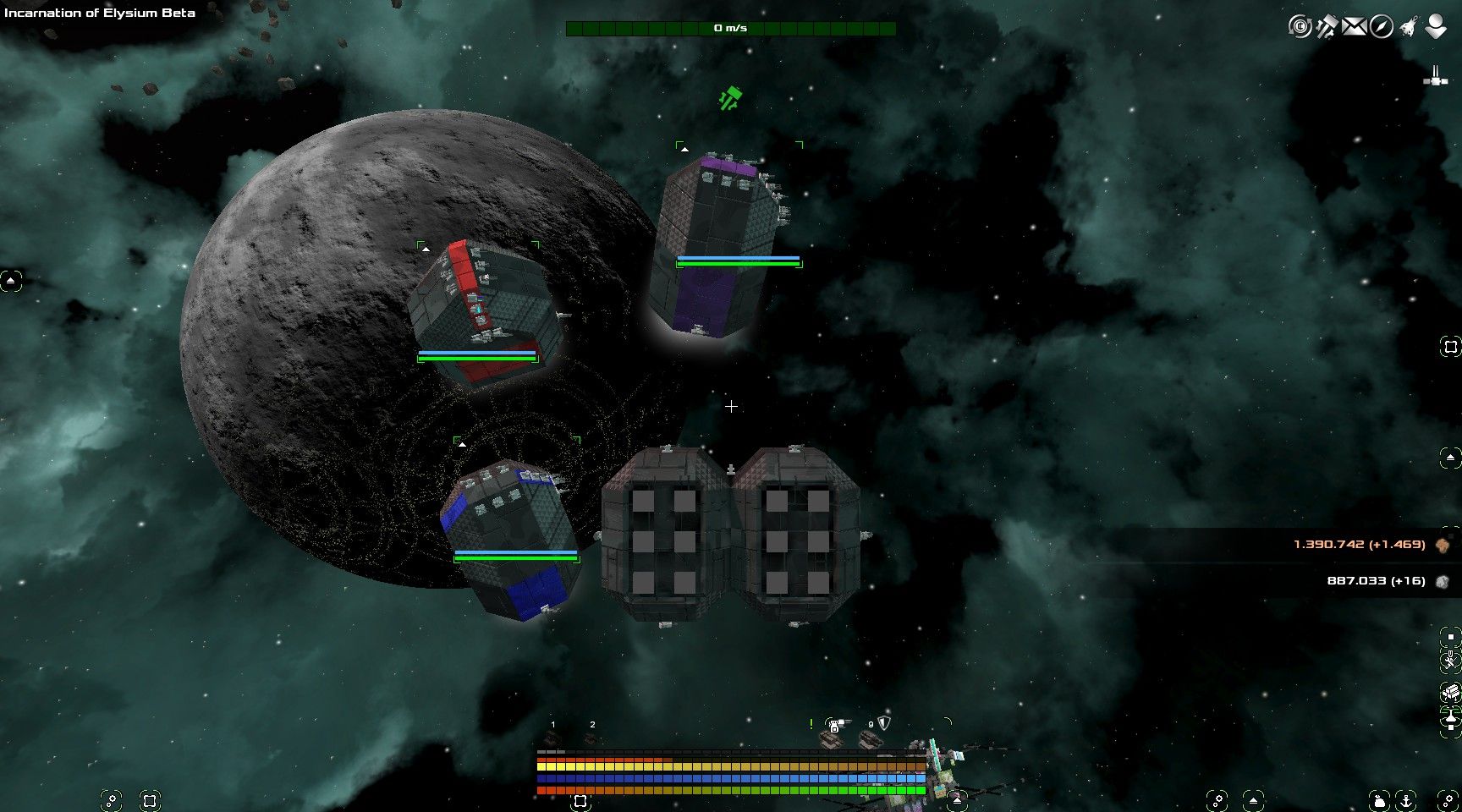This screenshot has width=1462, height=812.
Task: Click the credits total 1.390.742 (+1.469)
Action: click(1362, 545)
